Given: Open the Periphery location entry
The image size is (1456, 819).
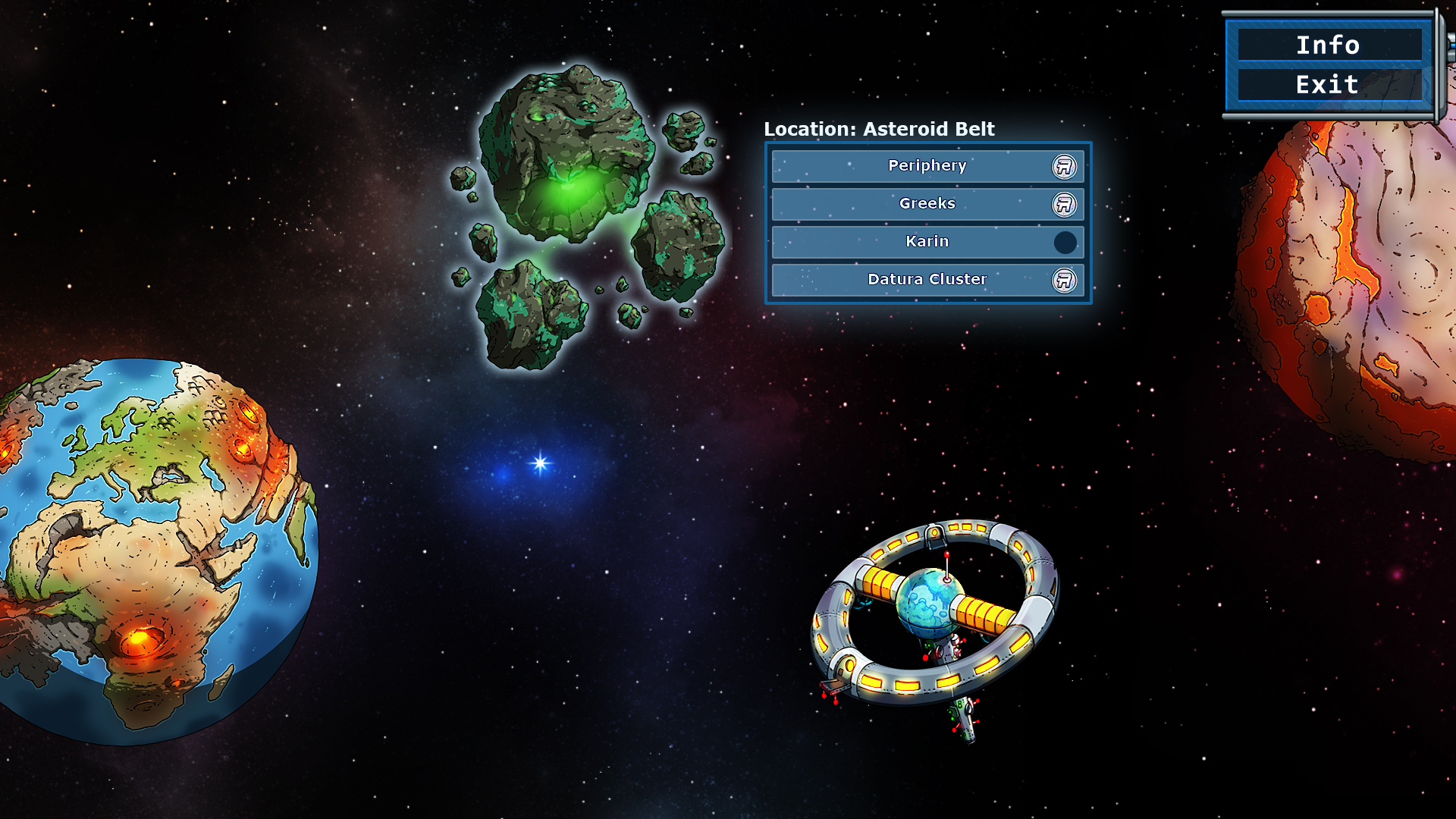Looking at the screenshot, I should [928, 166].
